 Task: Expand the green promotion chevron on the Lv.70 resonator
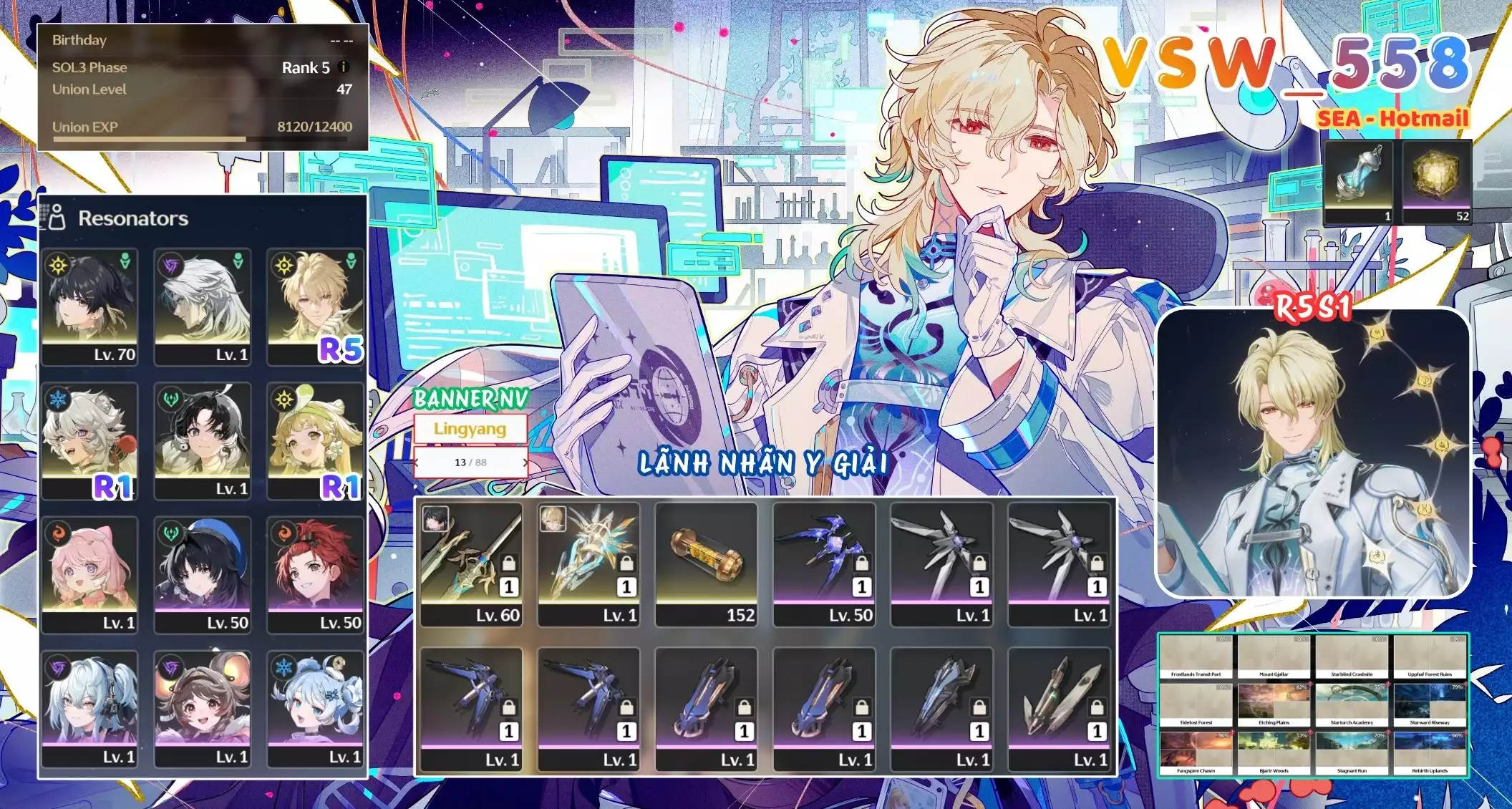click(x=125, y=261)
